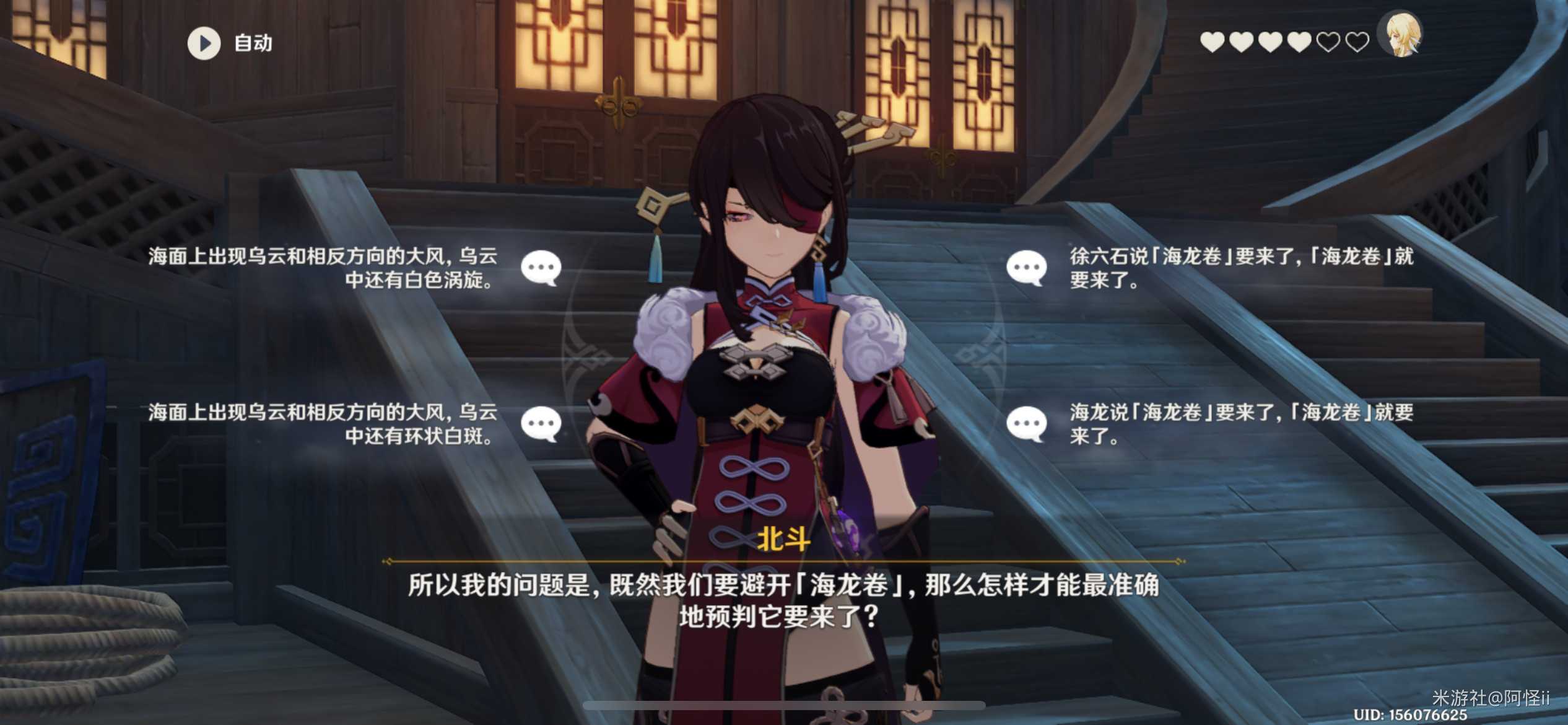
Task: Click the Auto play triangle icon
Action: click(204, 43)
